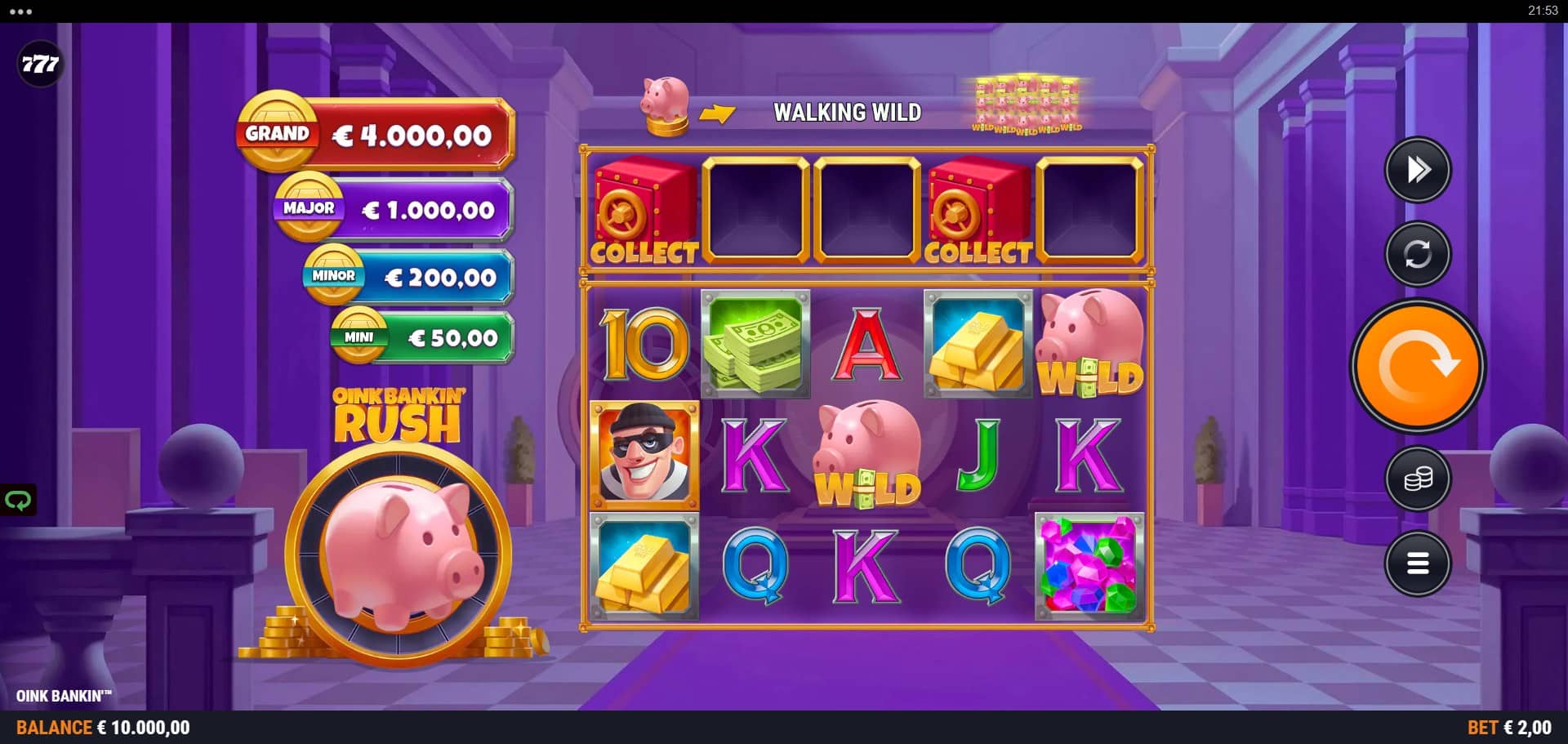Click the 777 casino logo icon
This screenshot has height=744, width=1568.
pyautogui.click(x=40, y=64)
